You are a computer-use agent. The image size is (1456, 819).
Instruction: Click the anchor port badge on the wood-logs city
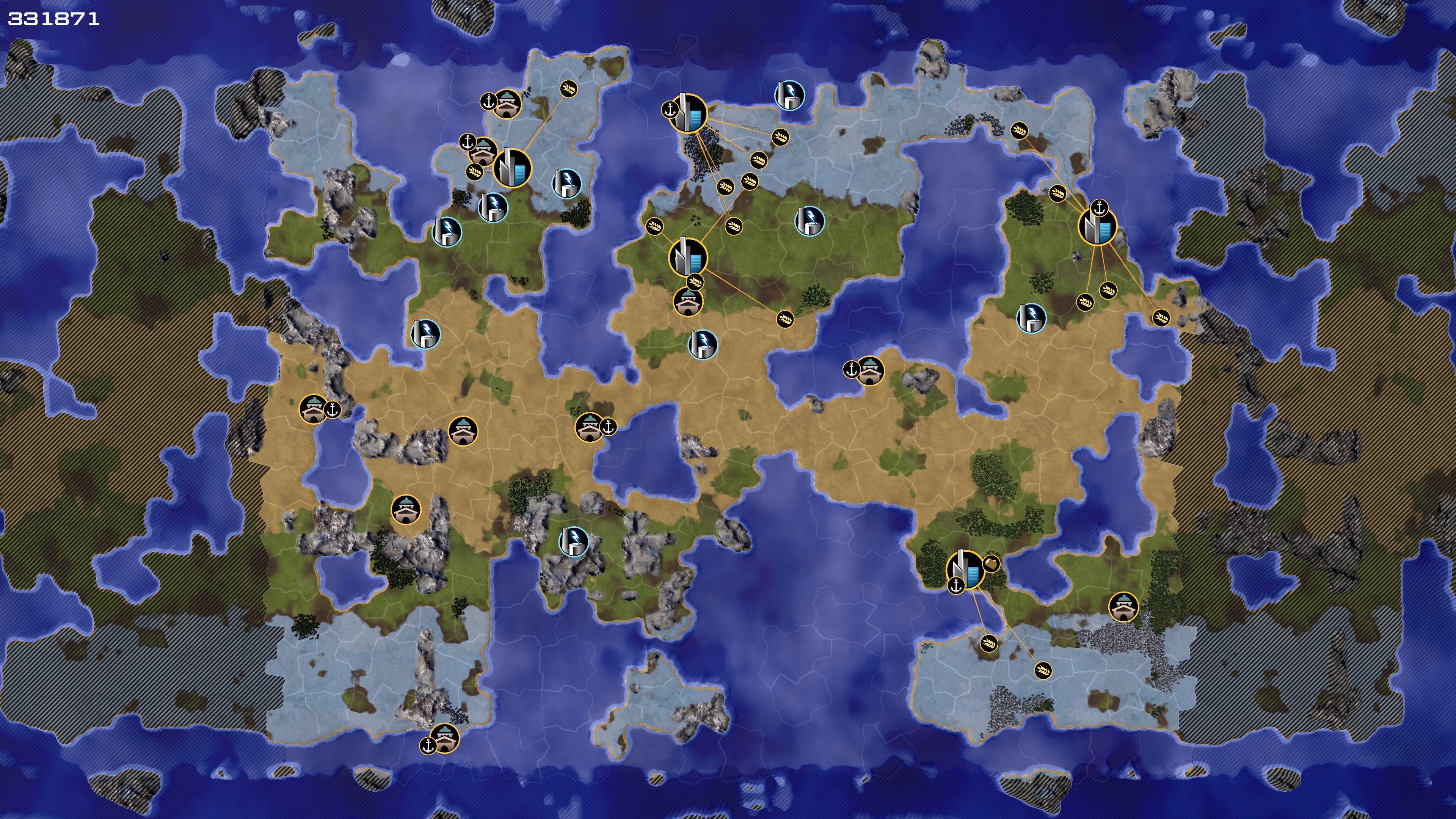pyautogui.click(x=956, y=585)
